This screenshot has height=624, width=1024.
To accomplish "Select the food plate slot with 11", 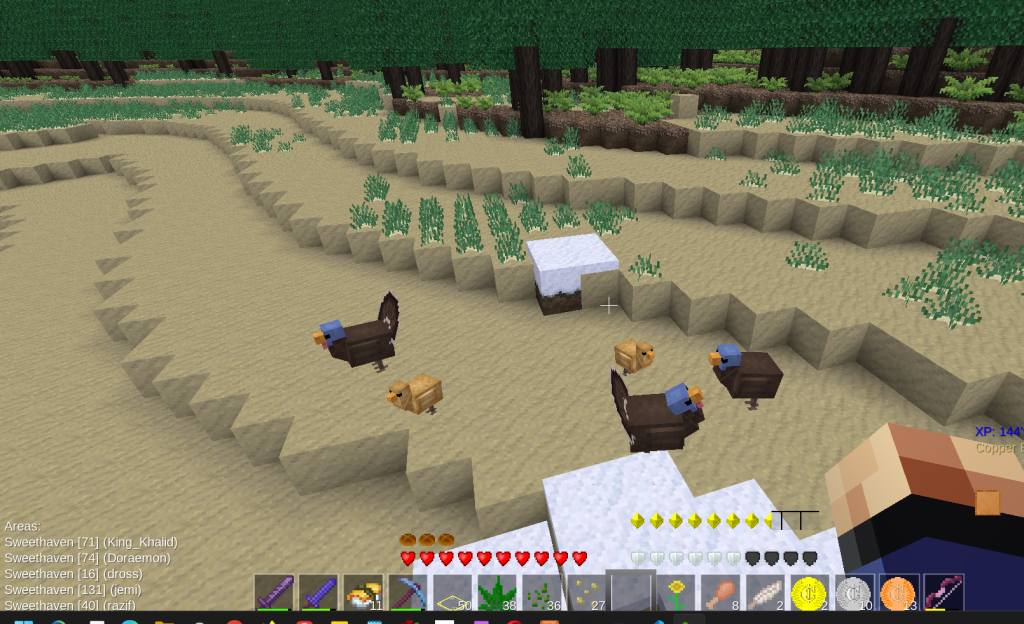I will pyautogui.click(x=363, y=593).
